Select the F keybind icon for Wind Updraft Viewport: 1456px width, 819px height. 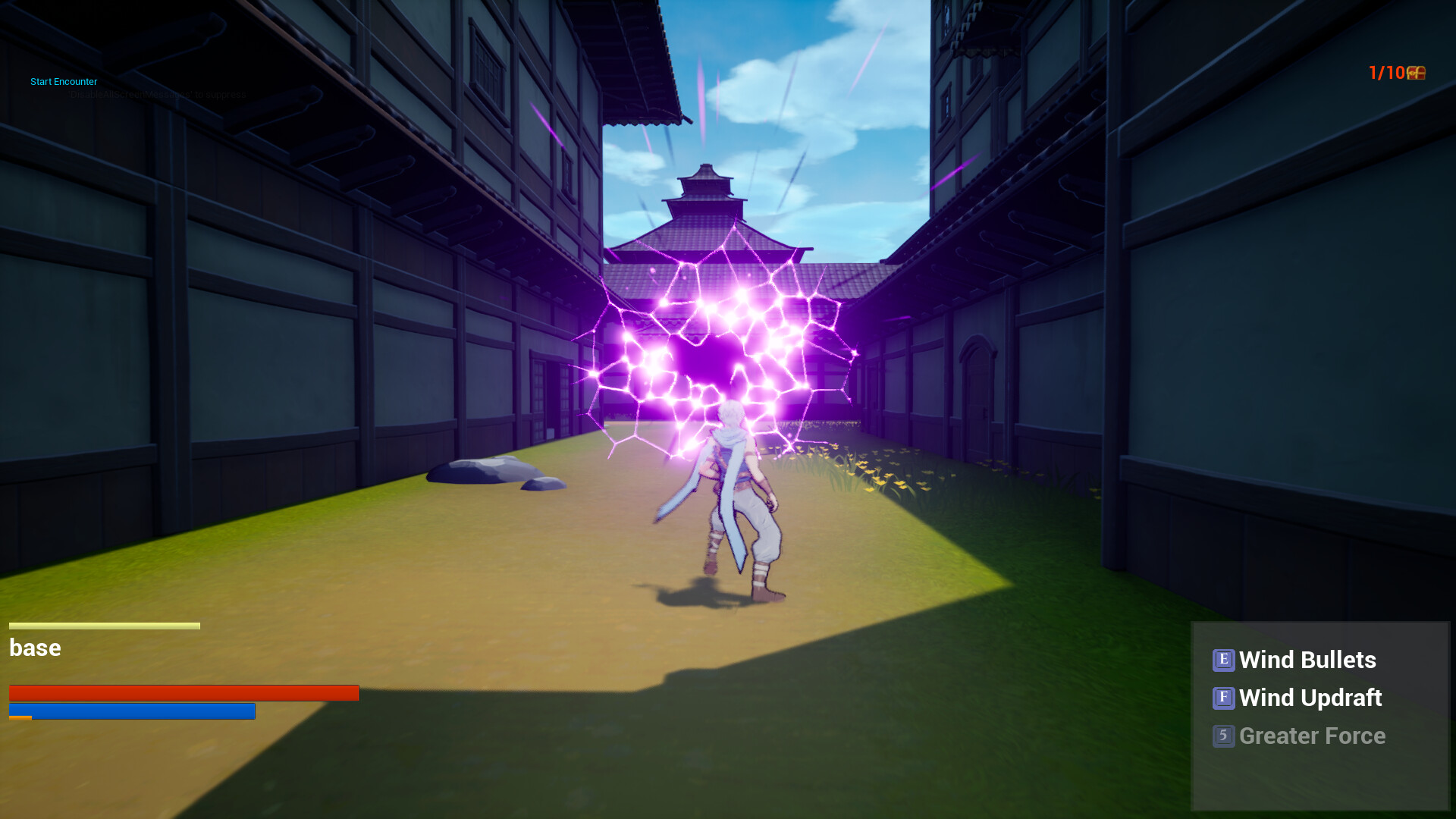pyautogui.click(x=1223, y=698)
